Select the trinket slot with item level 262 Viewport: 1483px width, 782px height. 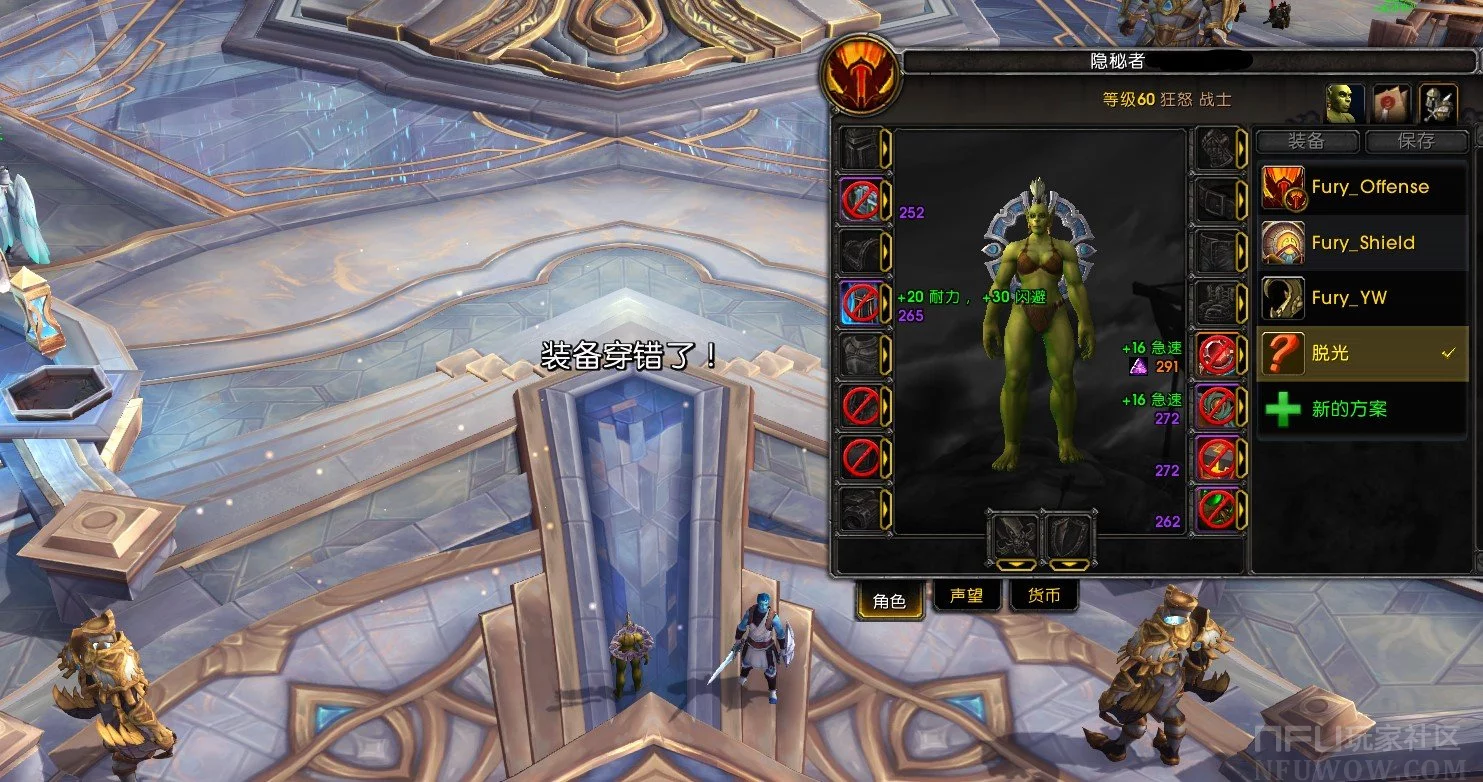(x=1217, y=510)
